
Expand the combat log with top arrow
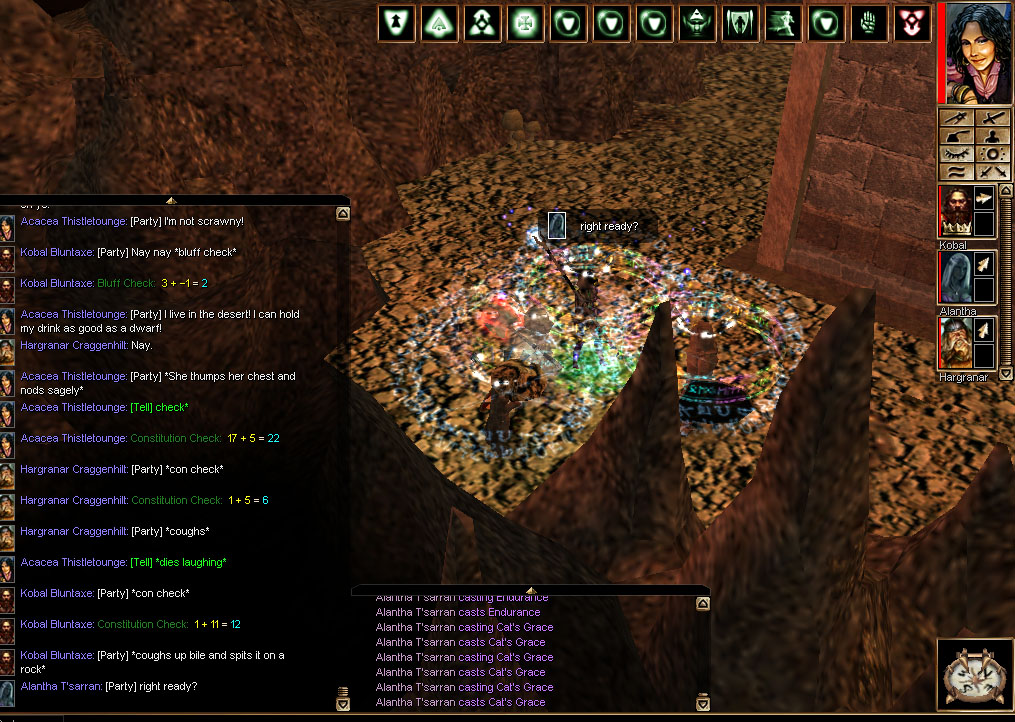[530, 590]
